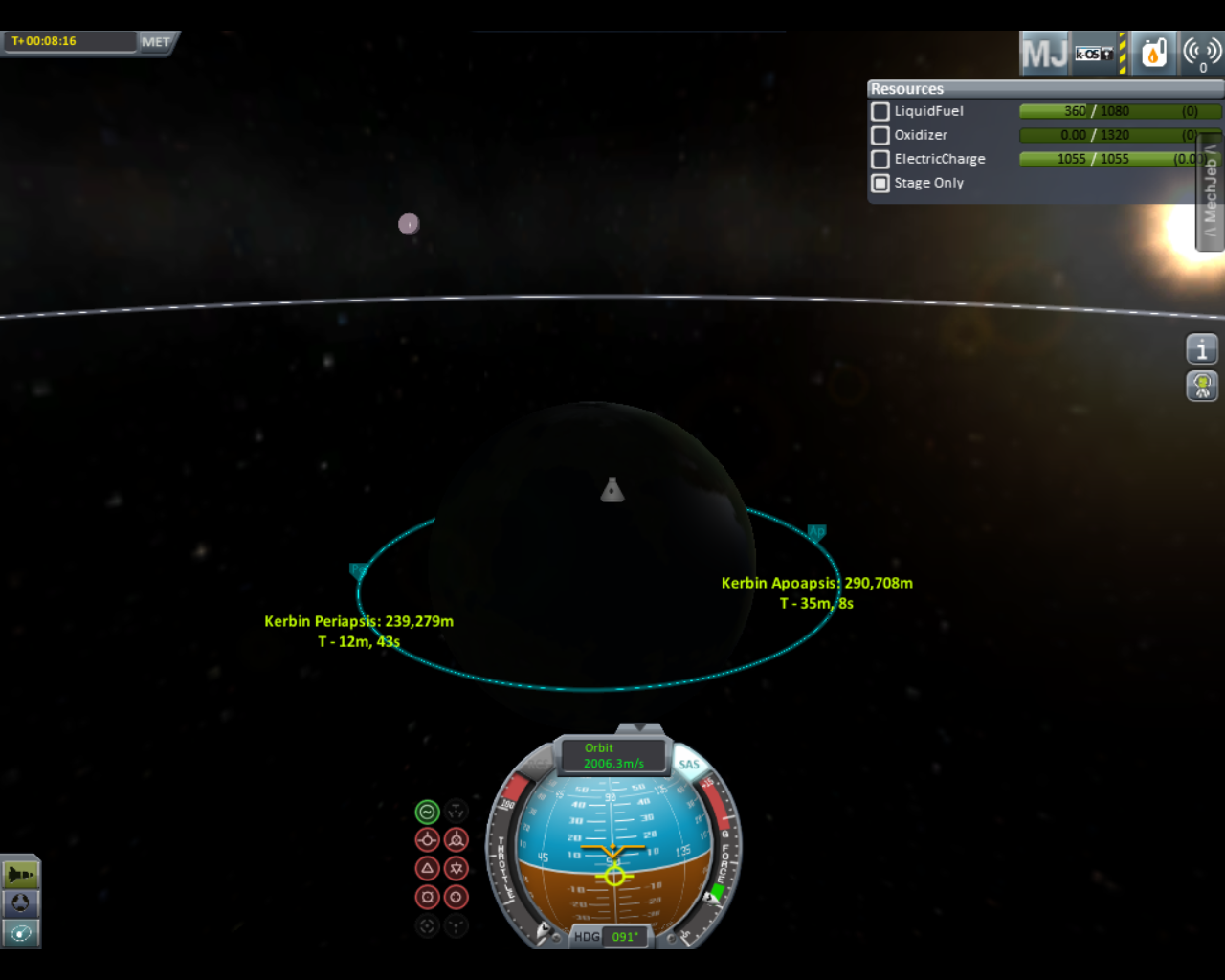This screenshot has height=980, width=1225.
Task: Toggle the fuel canister resources button
Action: [x=1153, y=54]
